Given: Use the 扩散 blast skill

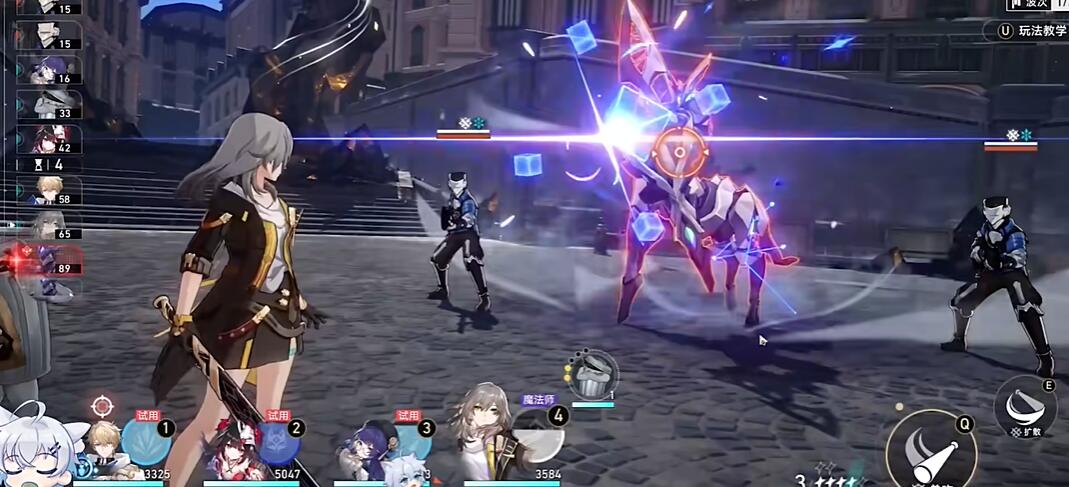Looking at the screenshot, I should [1024, 406].
